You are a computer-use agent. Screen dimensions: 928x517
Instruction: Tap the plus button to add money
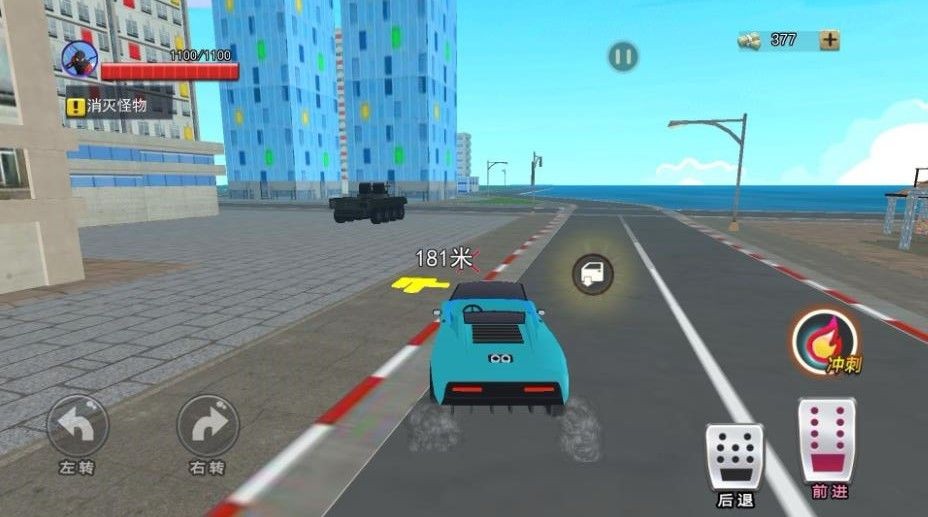829,40
